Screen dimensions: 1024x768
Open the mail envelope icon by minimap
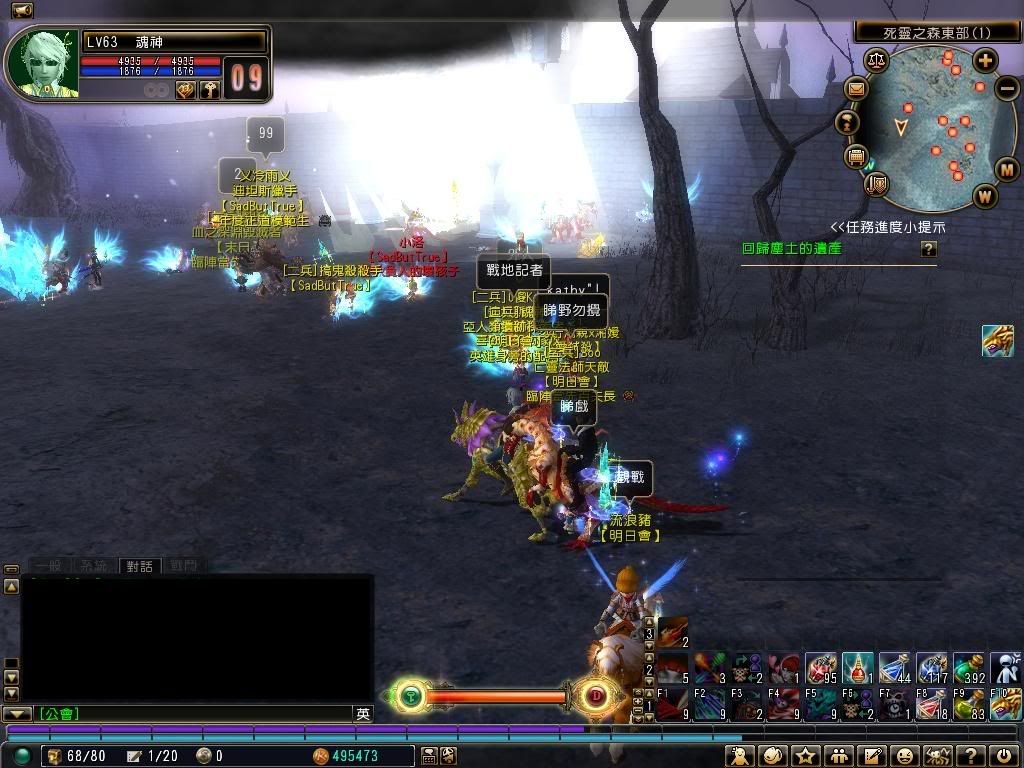(x=856, y=89)
